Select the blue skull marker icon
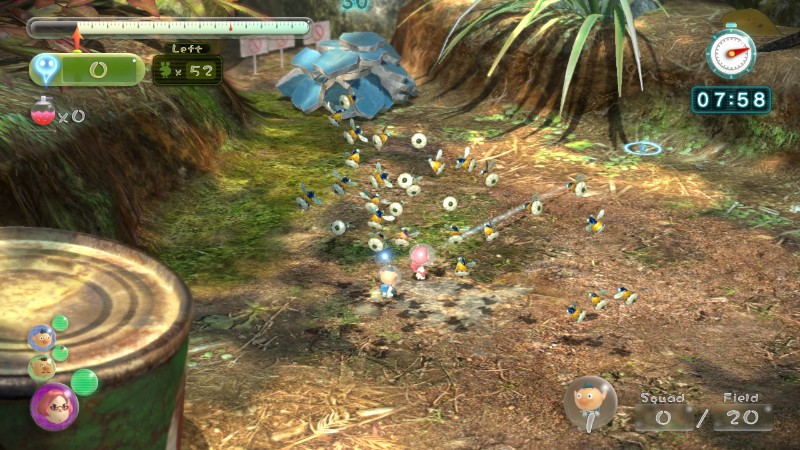 click(45, 68)
